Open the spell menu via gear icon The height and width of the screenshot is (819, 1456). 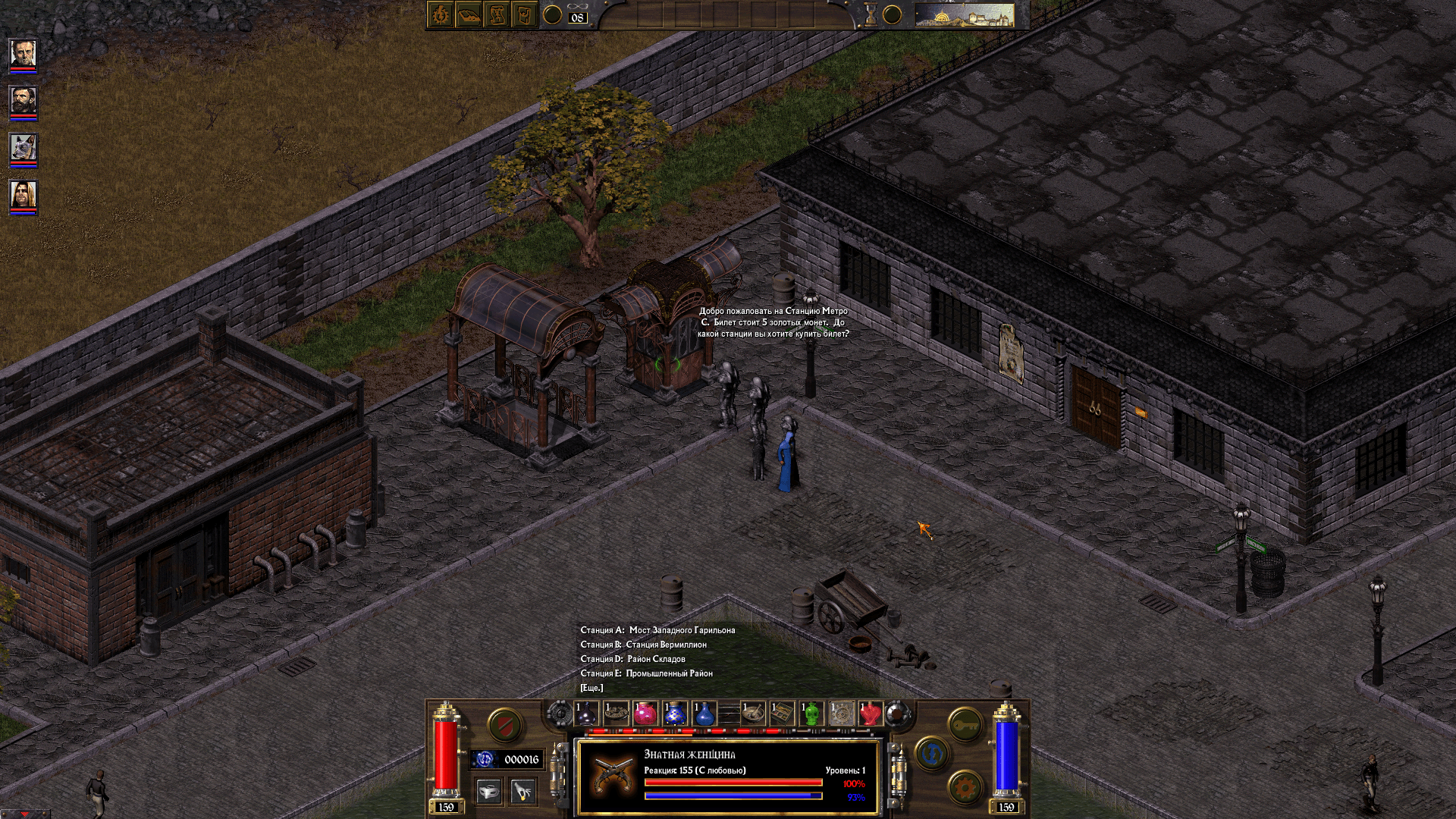point(440,14)
